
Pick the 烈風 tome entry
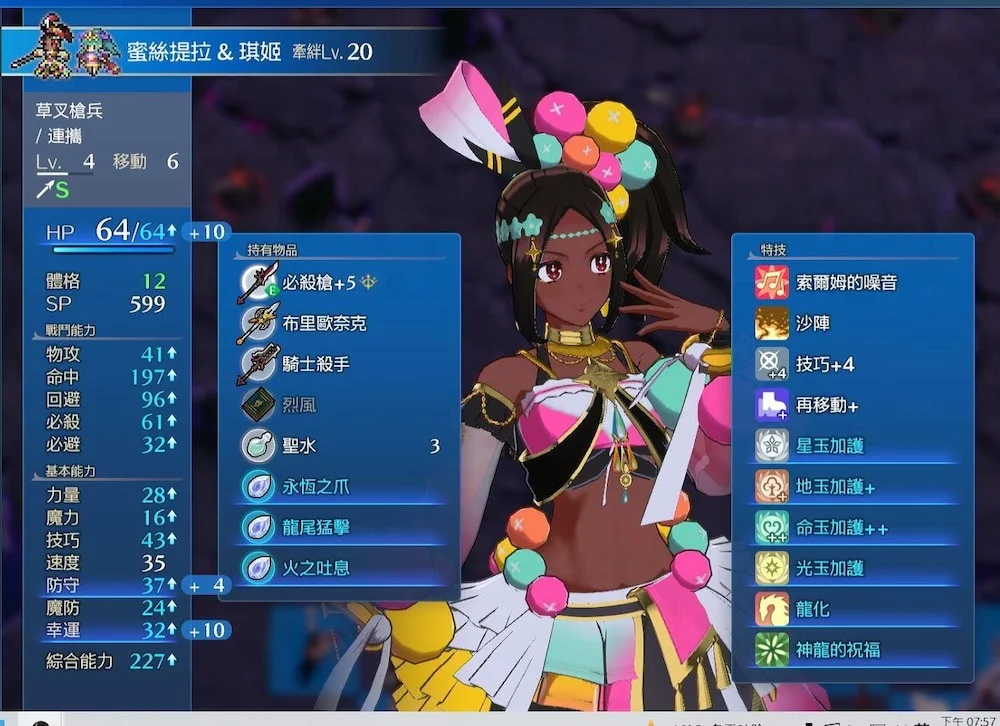tap(302, 405)
